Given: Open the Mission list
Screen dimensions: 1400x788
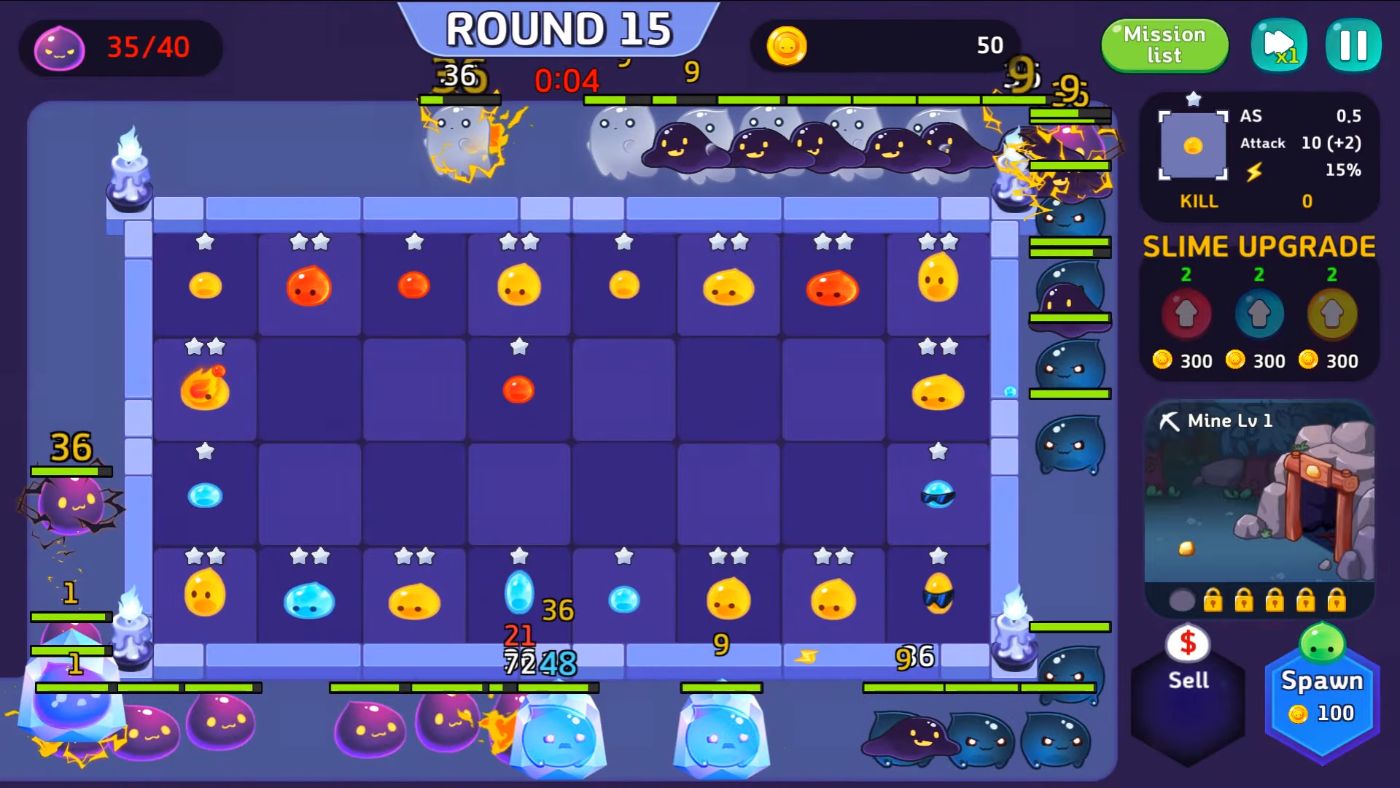Looking at the screenshot, I should coord(1163,45).
